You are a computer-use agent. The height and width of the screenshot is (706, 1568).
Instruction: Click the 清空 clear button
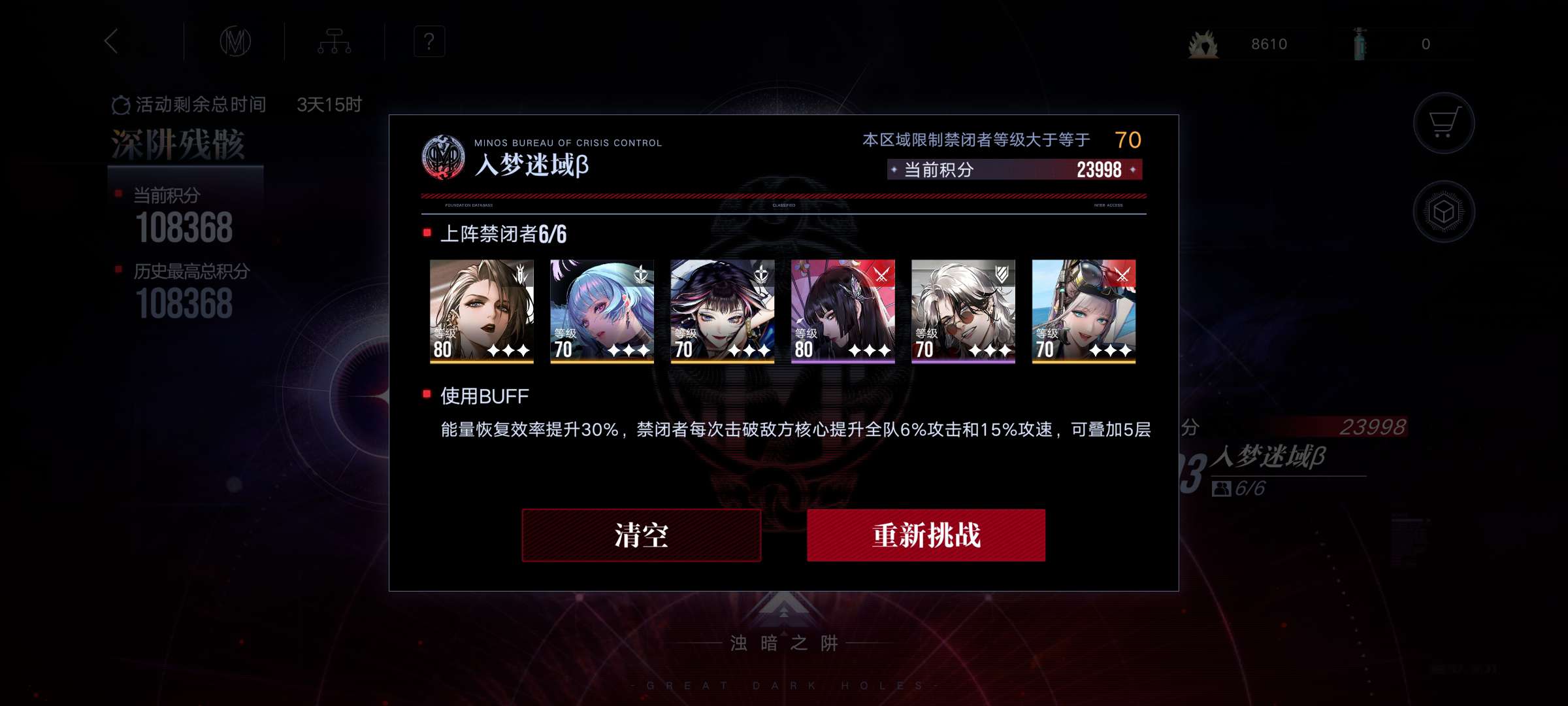pyautogui.click(x=641, y=535)
